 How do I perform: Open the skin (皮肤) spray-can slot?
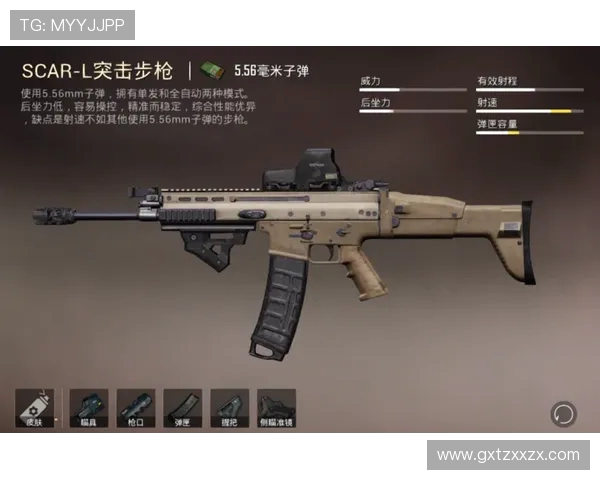(34, 409)
